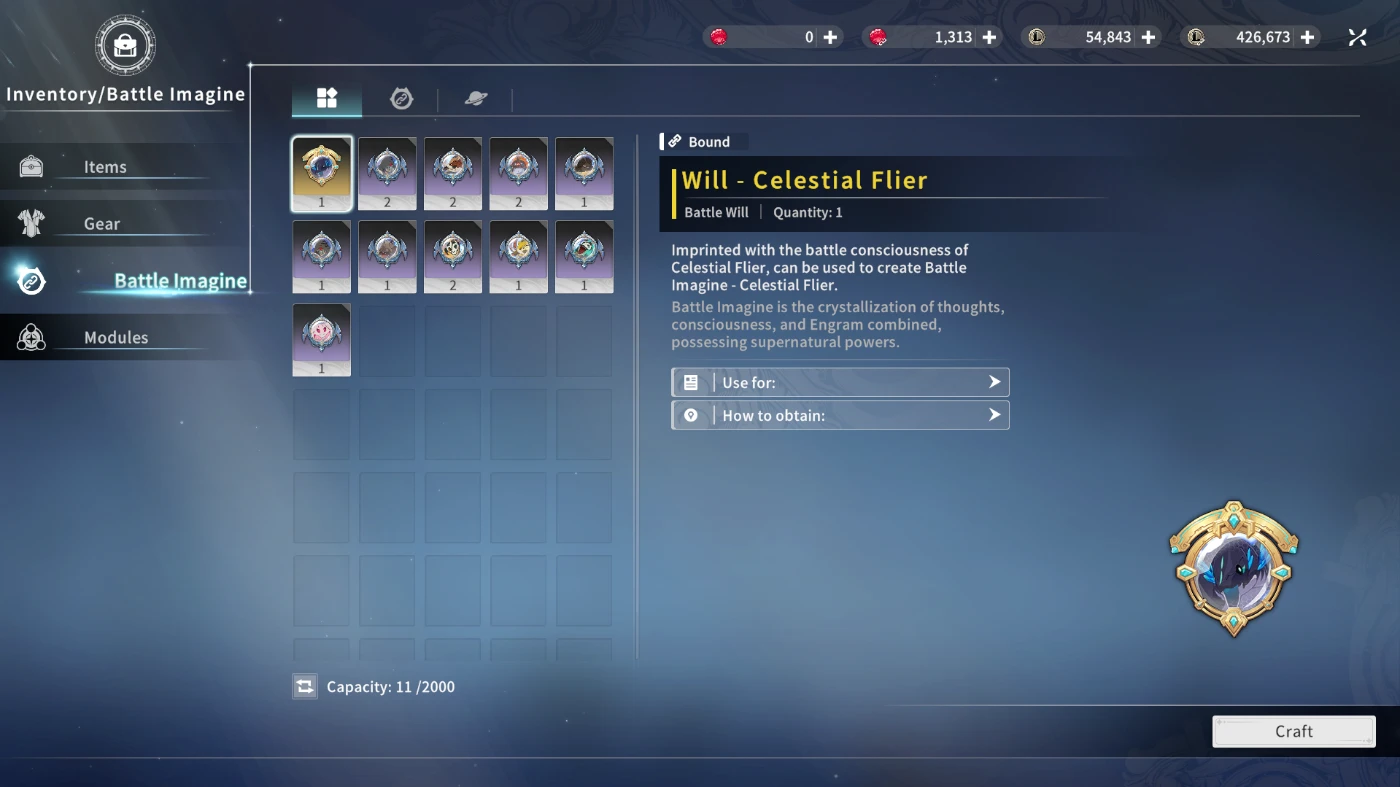Select the gold Celestial Flier will slot
Viewport: 1400px width, 787px height.
(x=322, y=173)
